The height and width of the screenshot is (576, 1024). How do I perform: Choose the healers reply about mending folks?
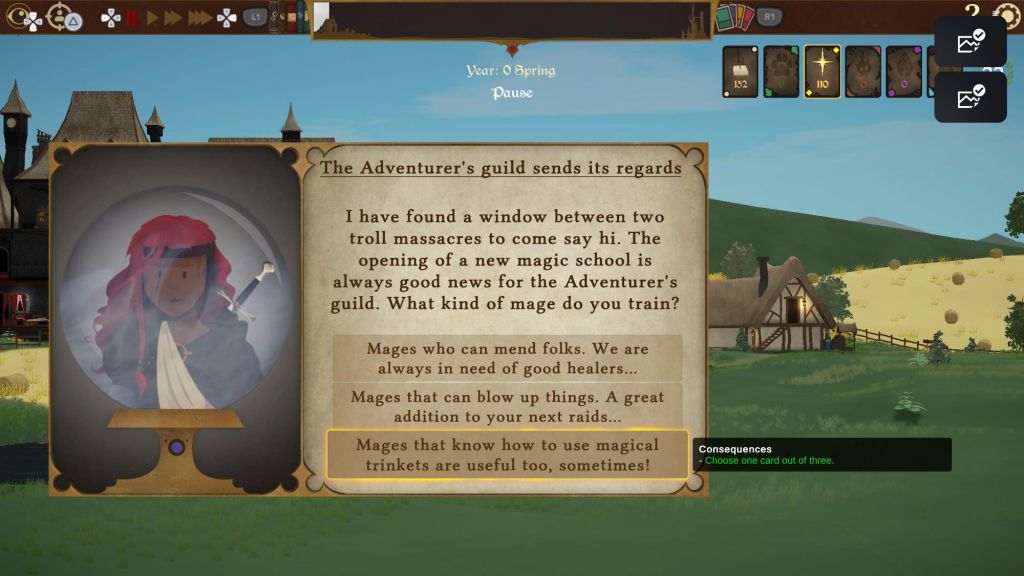[x=507, y=358]
